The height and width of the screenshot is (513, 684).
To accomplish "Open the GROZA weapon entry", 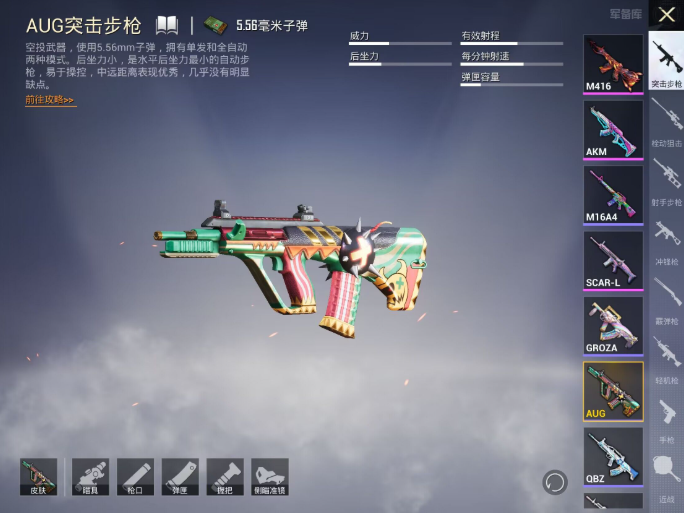I will pyautogui.click(x=613, y=325).
